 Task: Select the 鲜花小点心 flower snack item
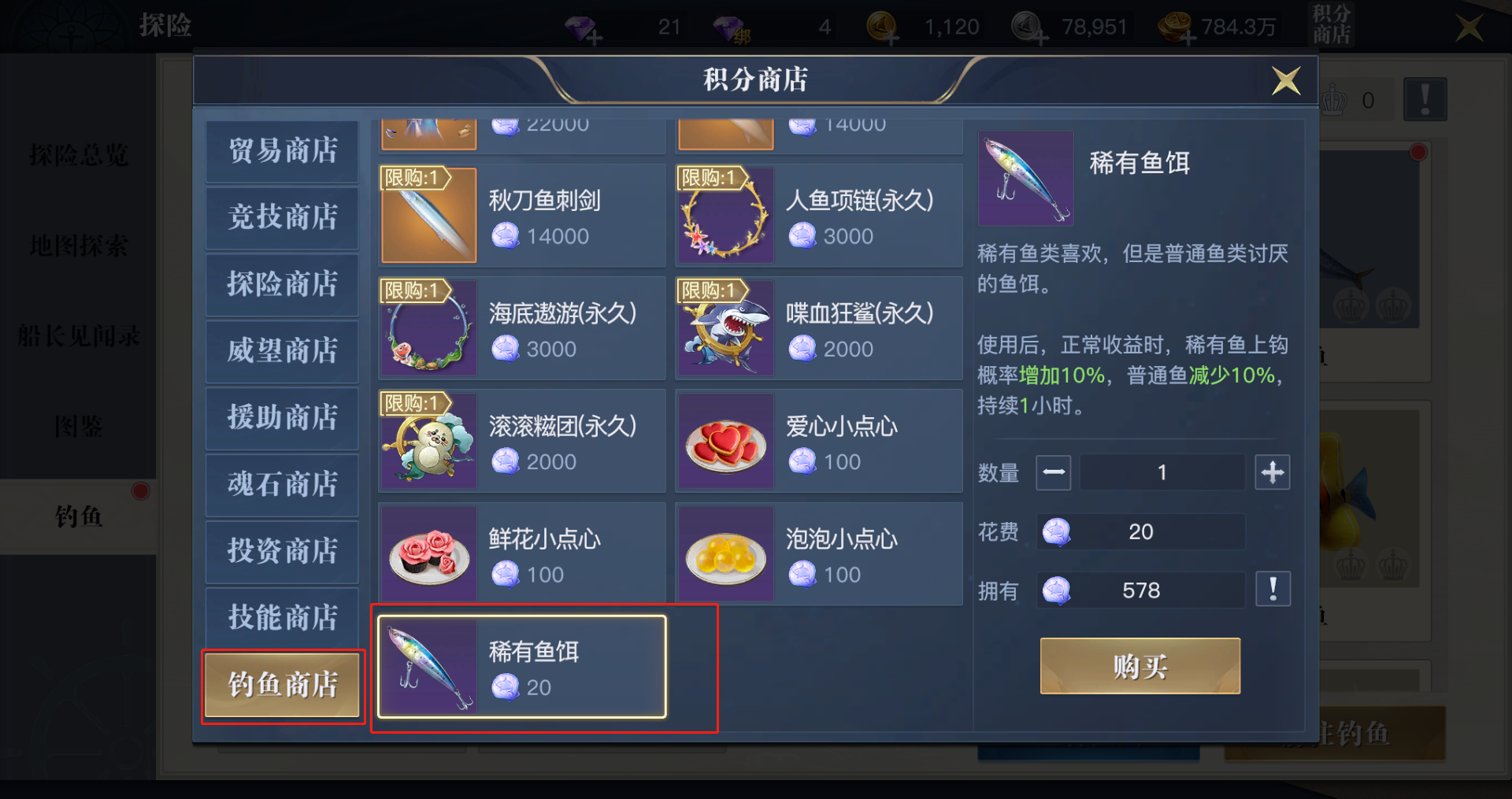(x=428, y=553)
